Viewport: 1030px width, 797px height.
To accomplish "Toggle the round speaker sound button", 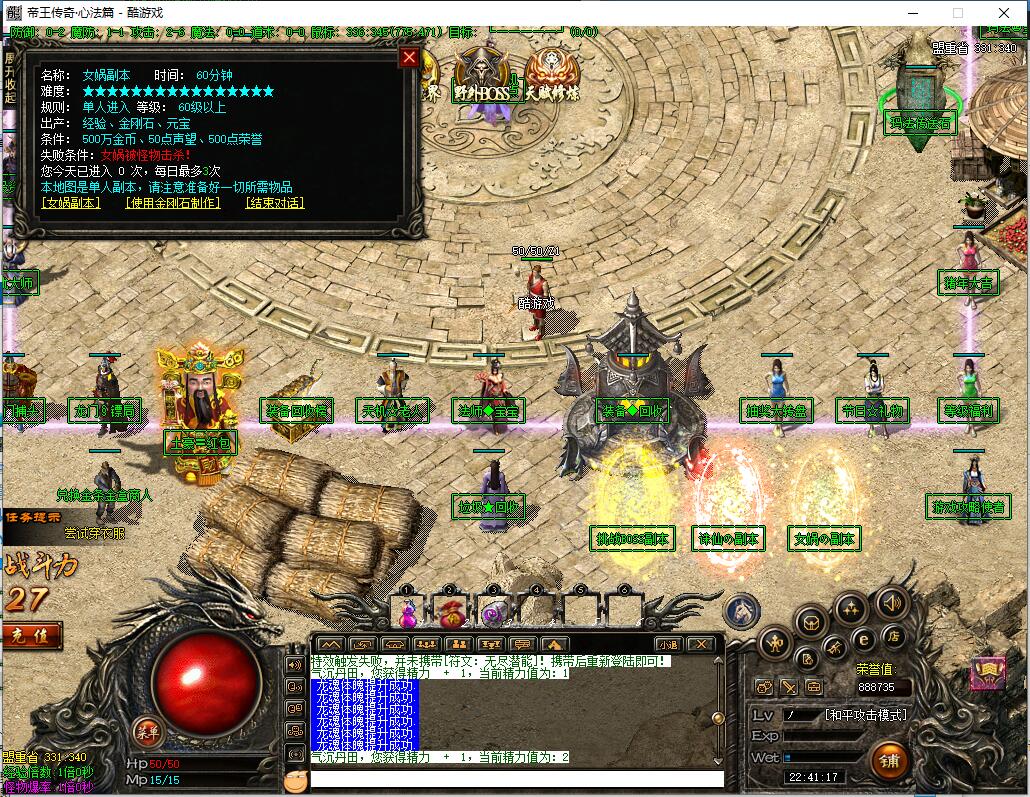I will click(892, 602).
